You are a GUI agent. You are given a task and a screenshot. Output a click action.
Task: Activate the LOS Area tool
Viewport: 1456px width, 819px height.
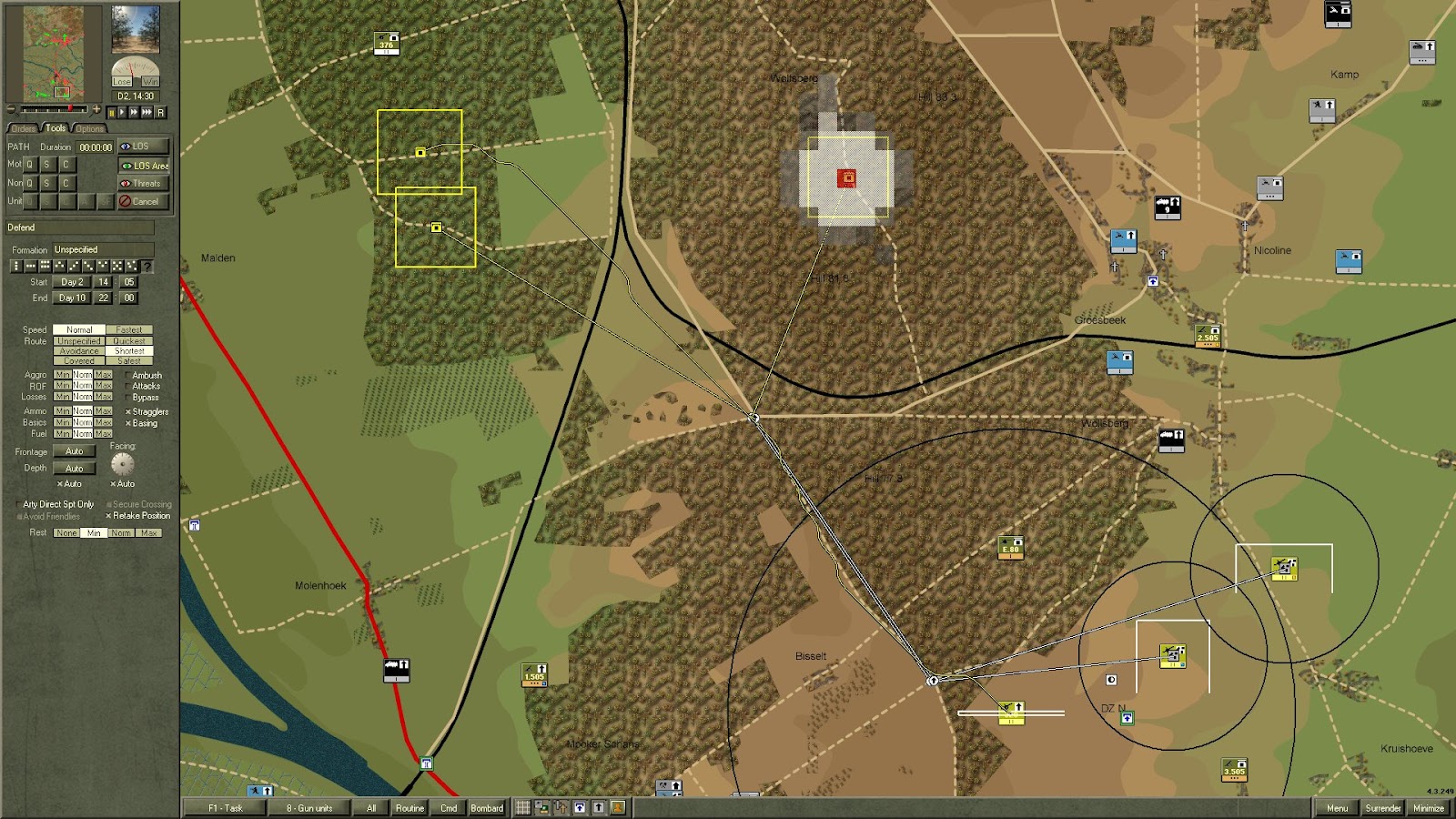143,166
